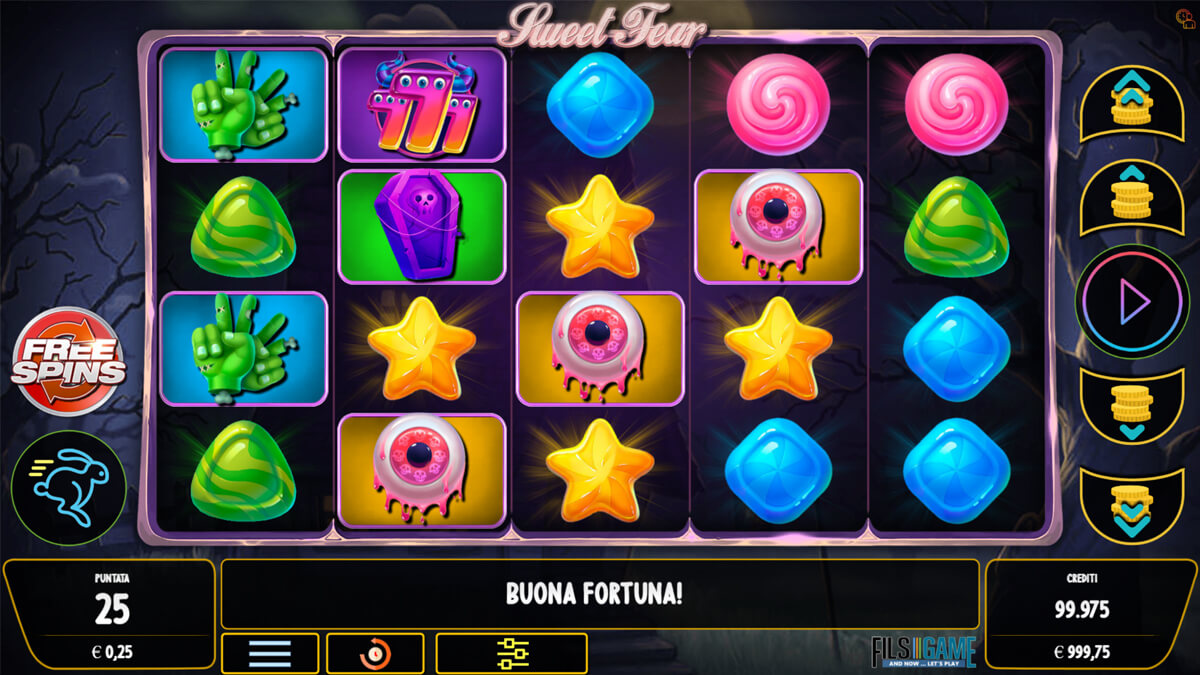Open the game history clock button
The width and height of the screenshot is (1200, 675).
(x=375, y=654)
